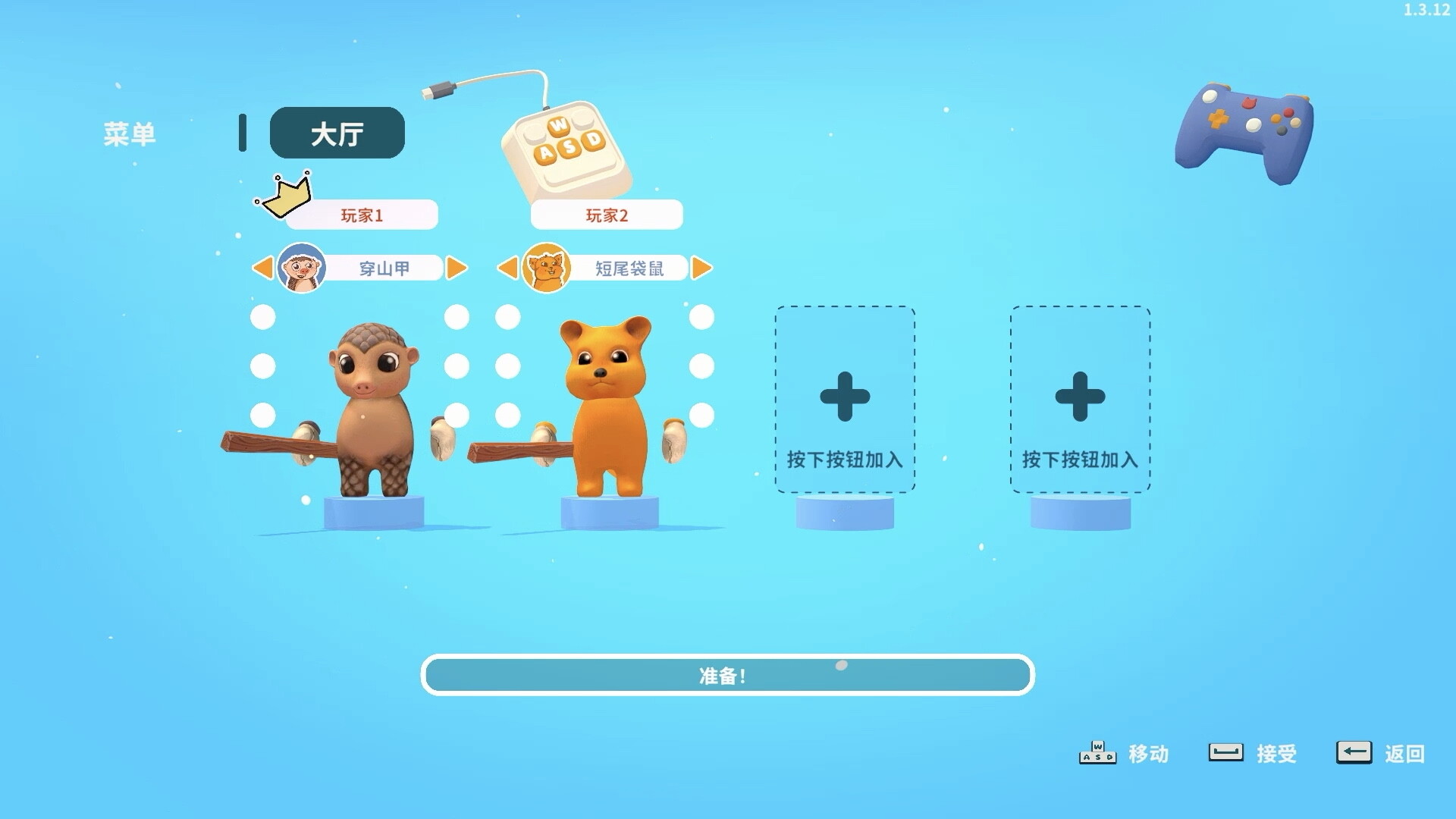
Task: Click the 玩家1 player name field
Action: click(360, 215)
